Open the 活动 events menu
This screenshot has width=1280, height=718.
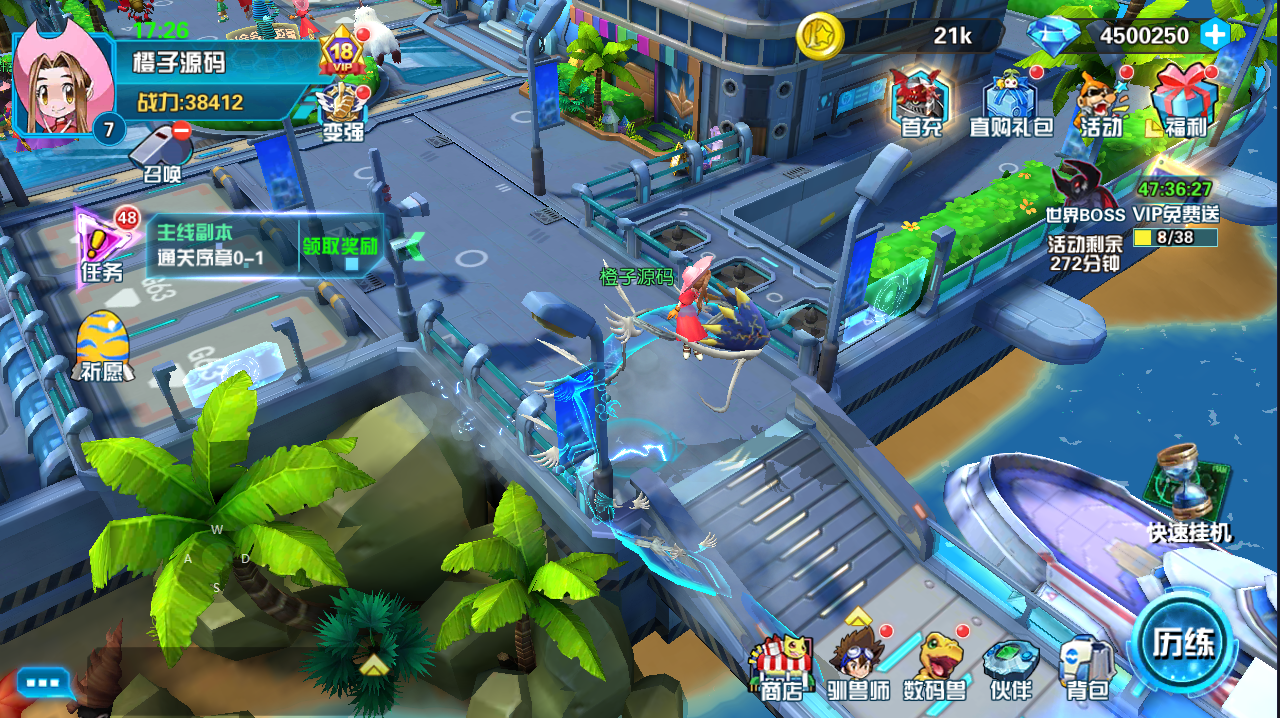[1100, 104]
